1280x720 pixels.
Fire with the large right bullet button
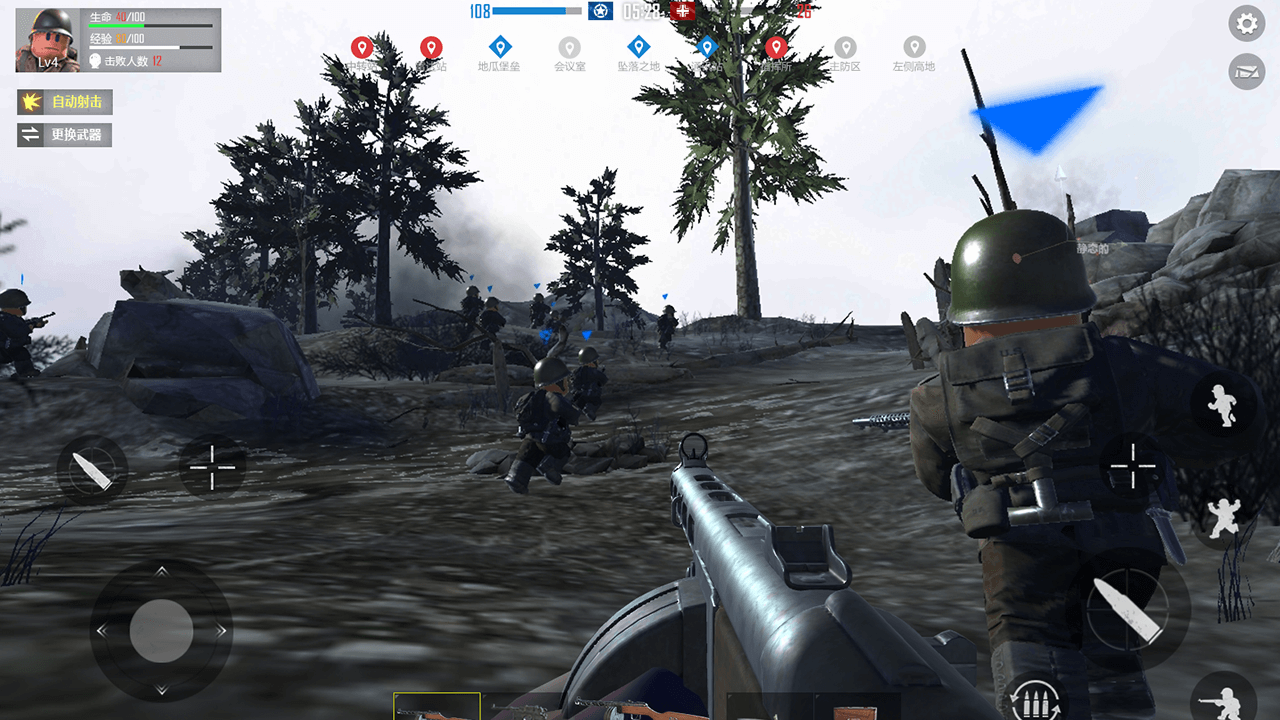point(1128,609)
